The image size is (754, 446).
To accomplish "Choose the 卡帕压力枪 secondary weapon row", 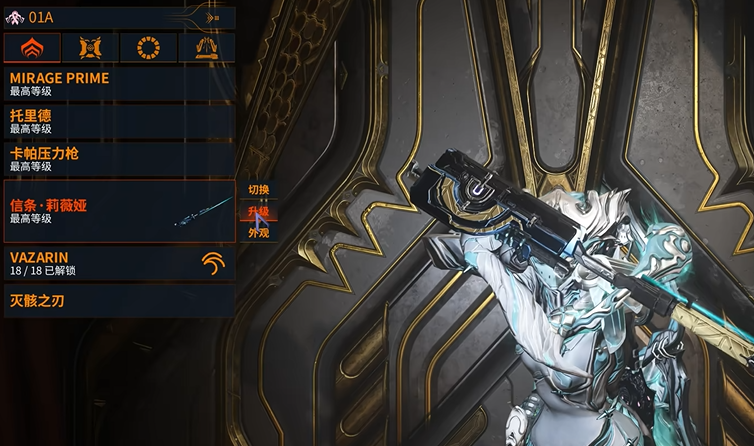I will (x=119, y=159).
